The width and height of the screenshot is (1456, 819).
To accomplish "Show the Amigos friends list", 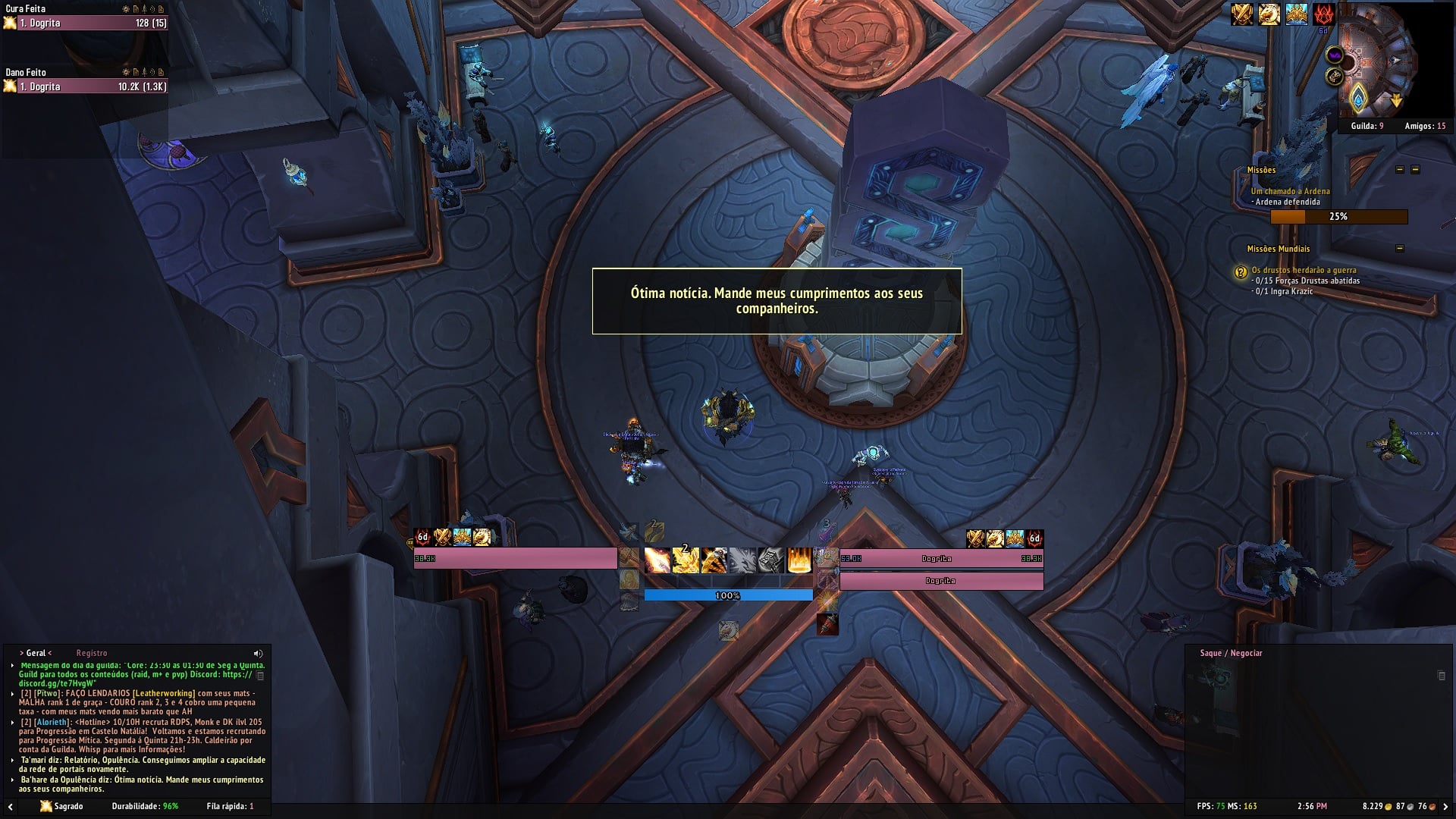I will 1424,126.
